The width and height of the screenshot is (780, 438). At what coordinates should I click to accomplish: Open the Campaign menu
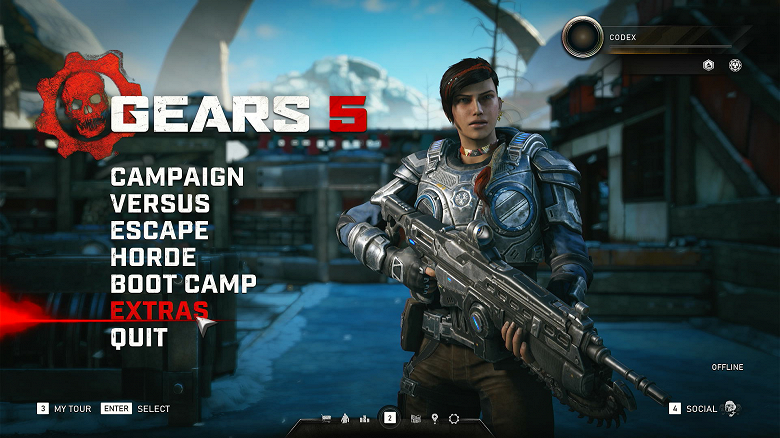tap(177, 177)
